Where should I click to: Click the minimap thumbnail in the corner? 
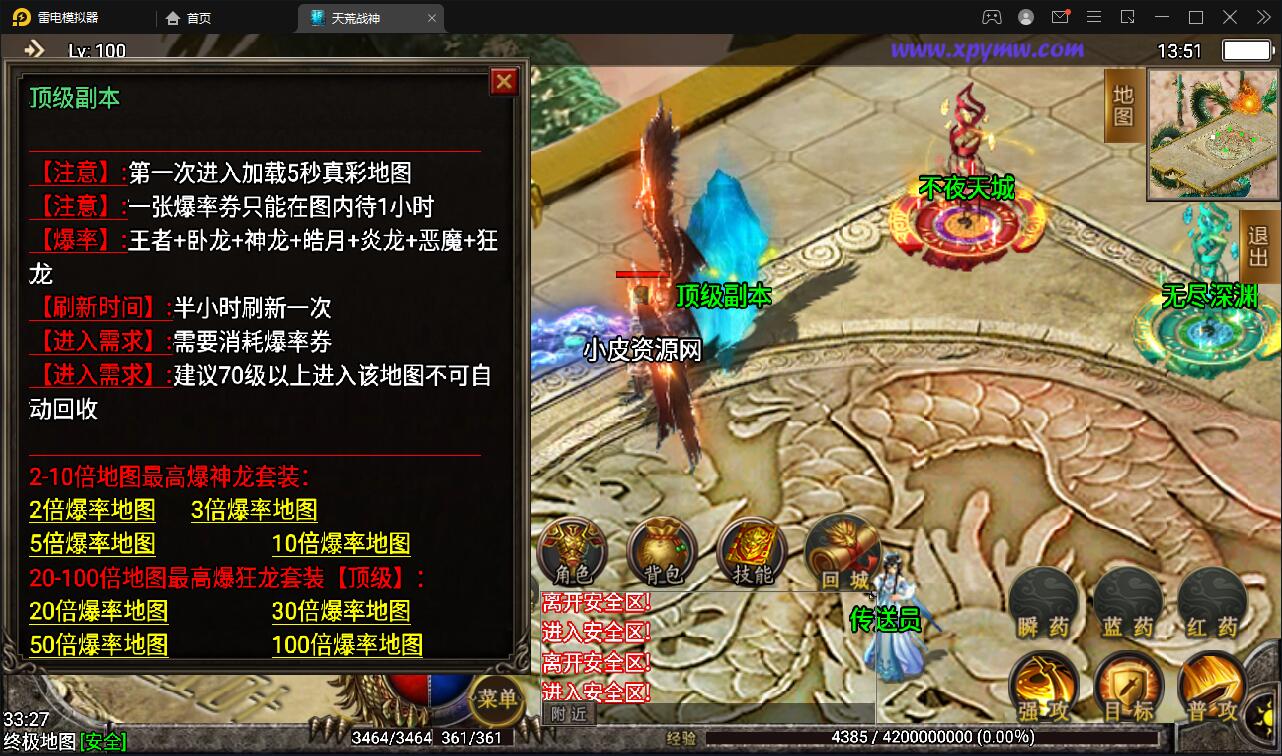[1211, 135]
